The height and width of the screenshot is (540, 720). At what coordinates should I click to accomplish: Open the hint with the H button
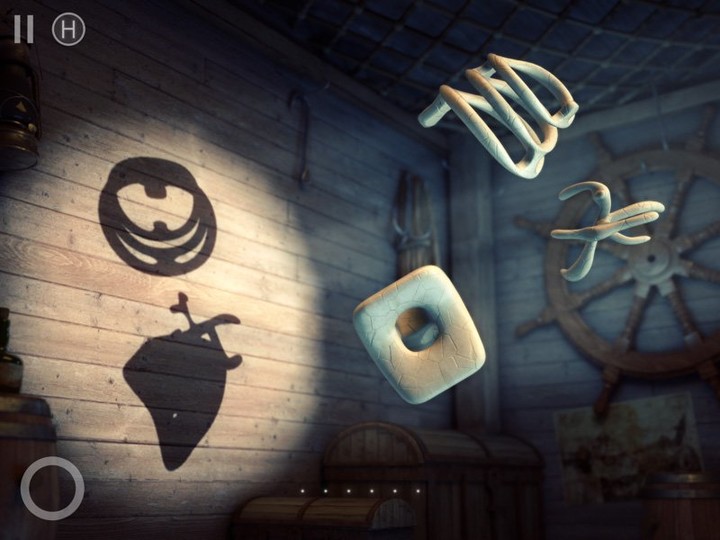click(68, 29)
